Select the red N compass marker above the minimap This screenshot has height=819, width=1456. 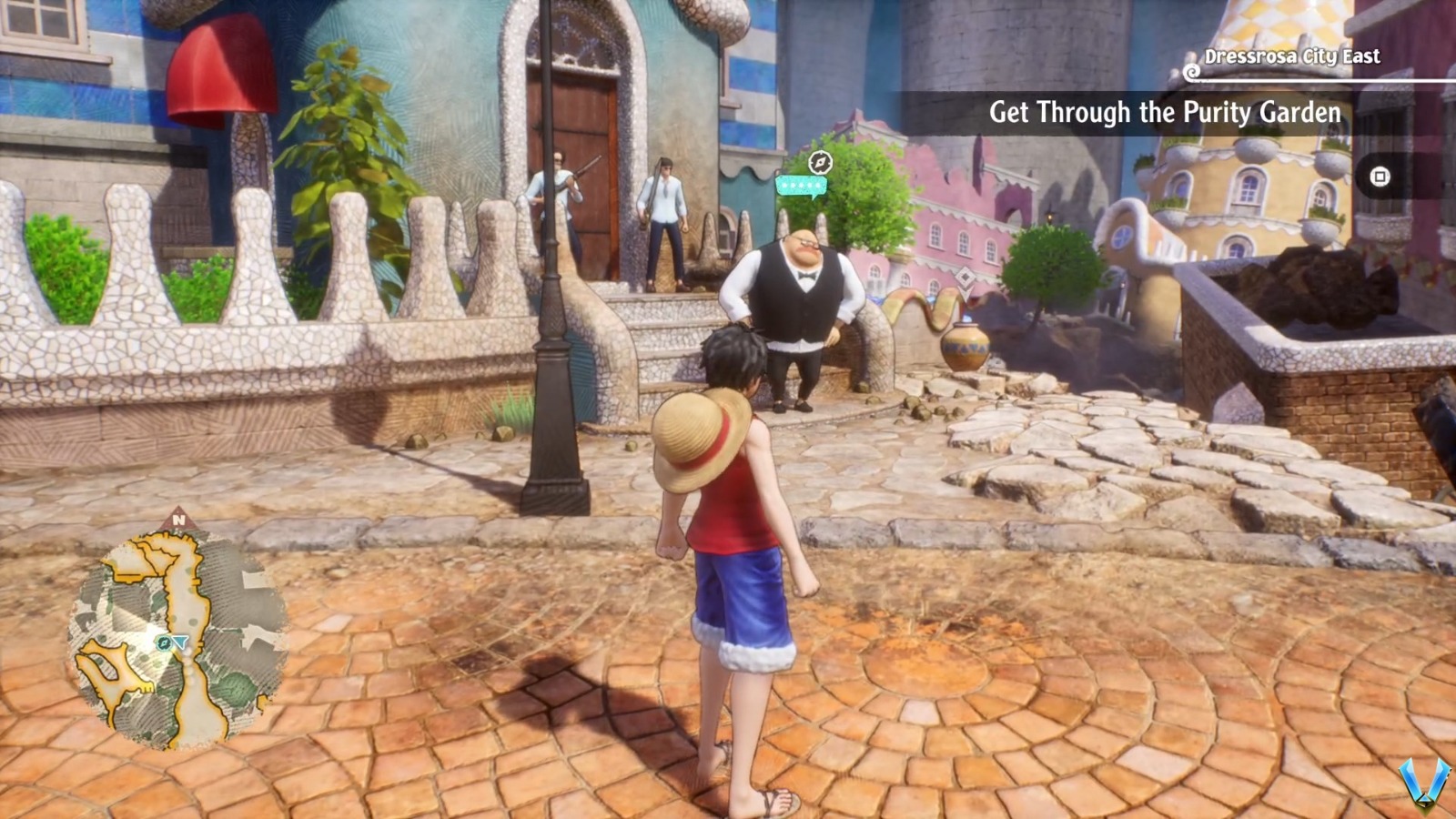(x=178, y=521)
